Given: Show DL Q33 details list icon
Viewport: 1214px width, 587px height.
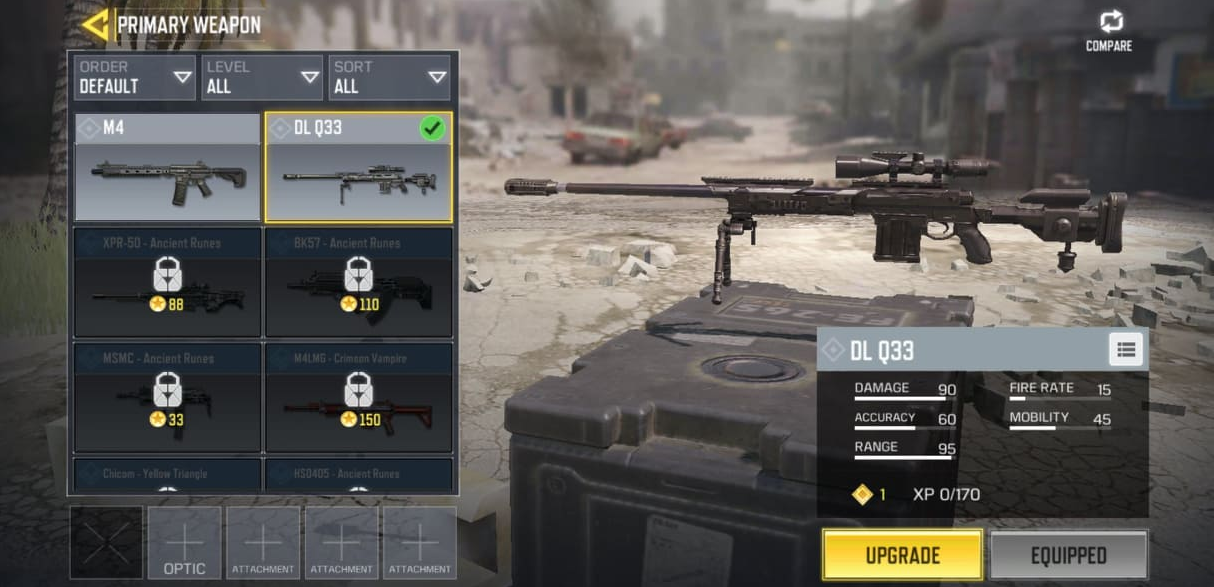Looking at the screenshot, I should [x=1126, y=349].
